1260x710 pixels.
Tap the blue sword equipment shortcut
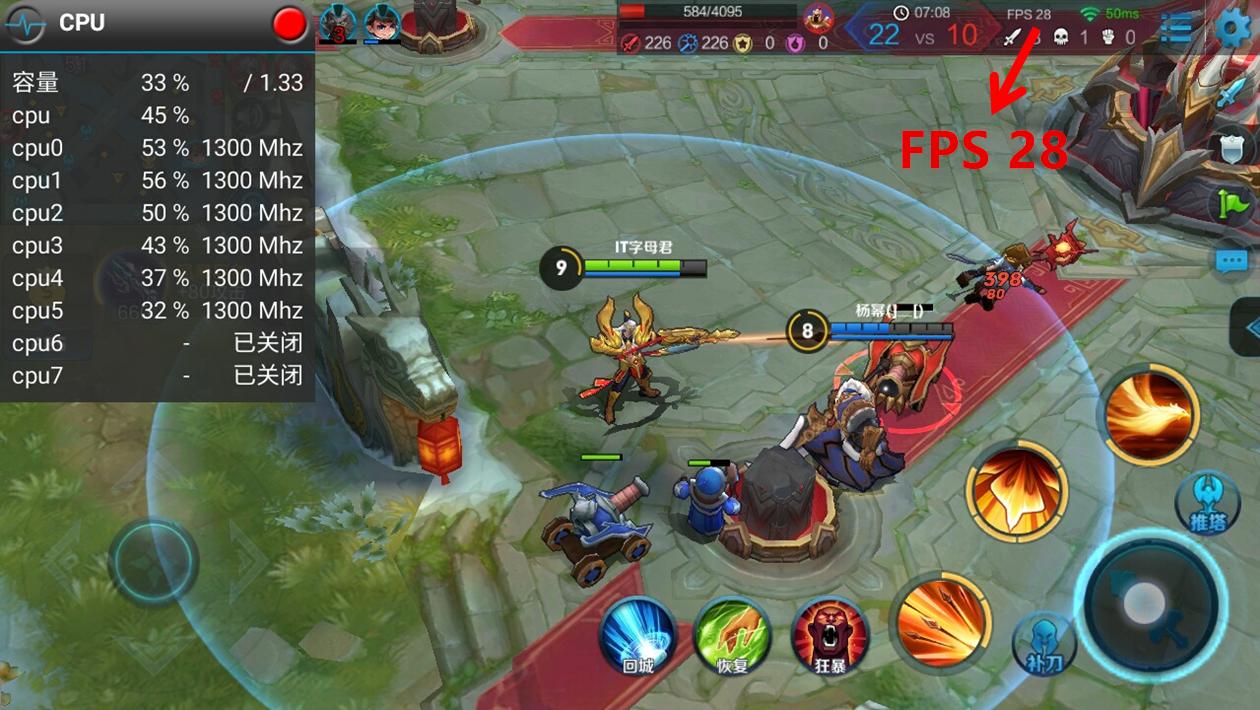tap(1229, 96)
